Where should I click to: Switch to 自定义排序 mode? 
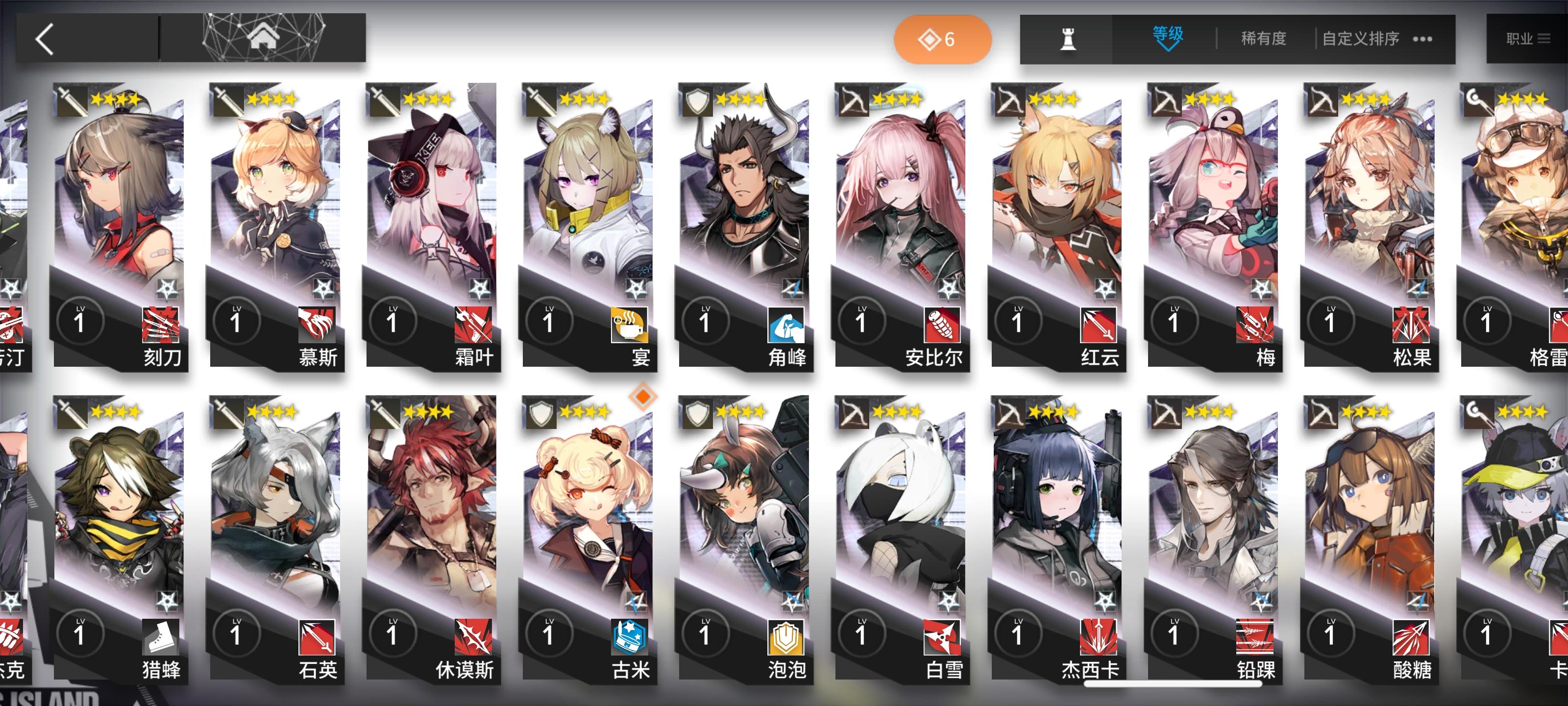[x=1360, y=38]
